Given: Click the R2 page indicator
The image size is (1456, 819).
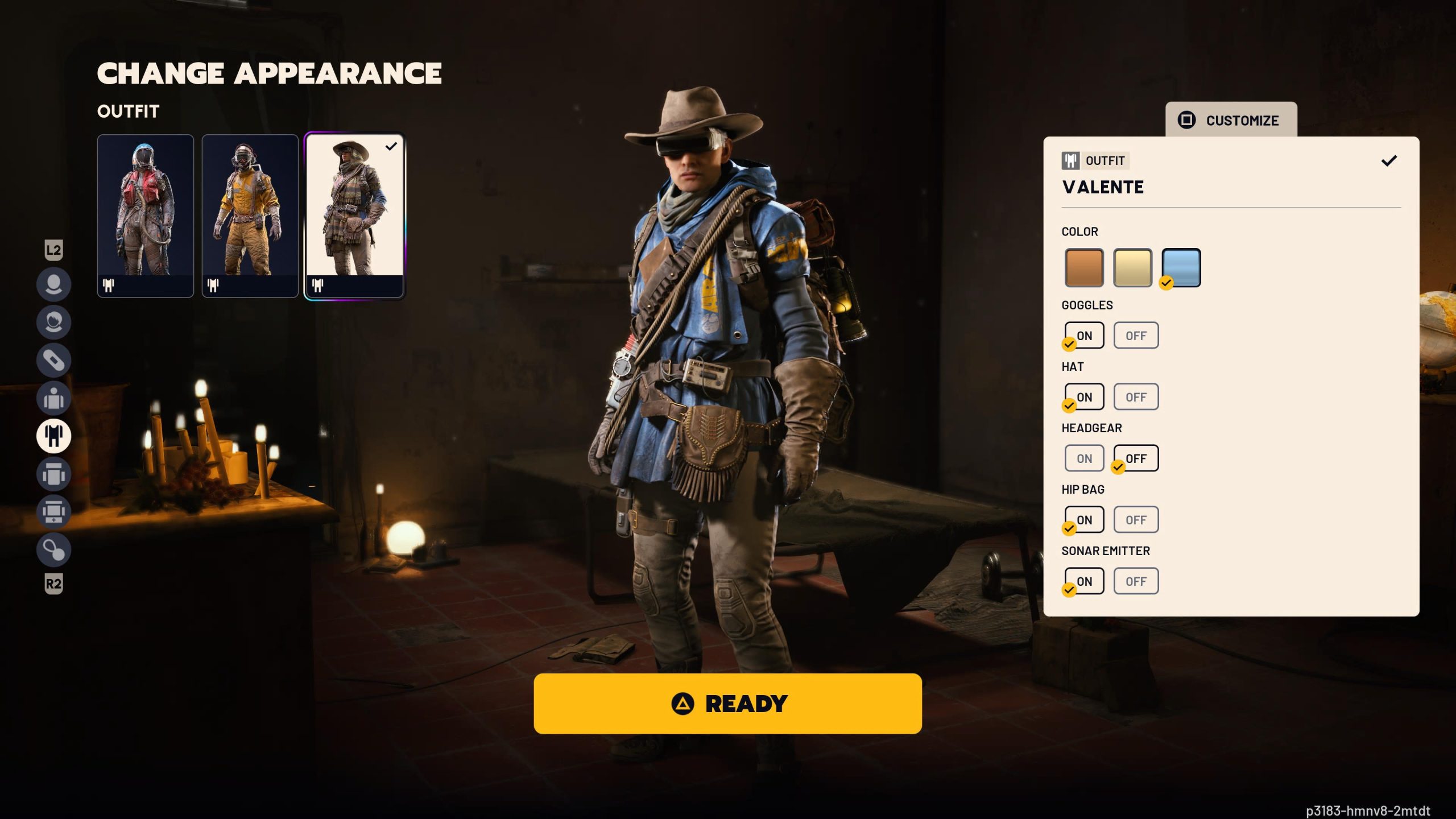Looking at the screenshot, I should coord(54,585).
